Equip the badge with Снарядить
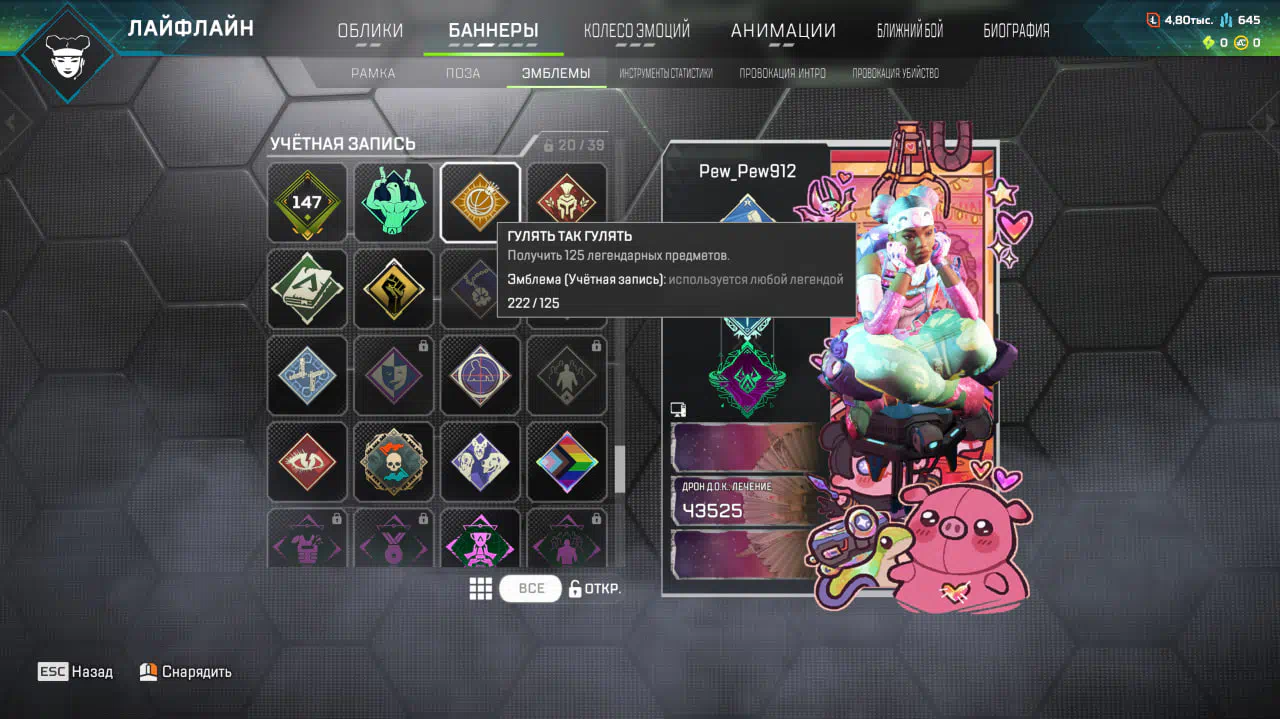The height and width of the screenshot is (719, 1280). click(186, 672)
